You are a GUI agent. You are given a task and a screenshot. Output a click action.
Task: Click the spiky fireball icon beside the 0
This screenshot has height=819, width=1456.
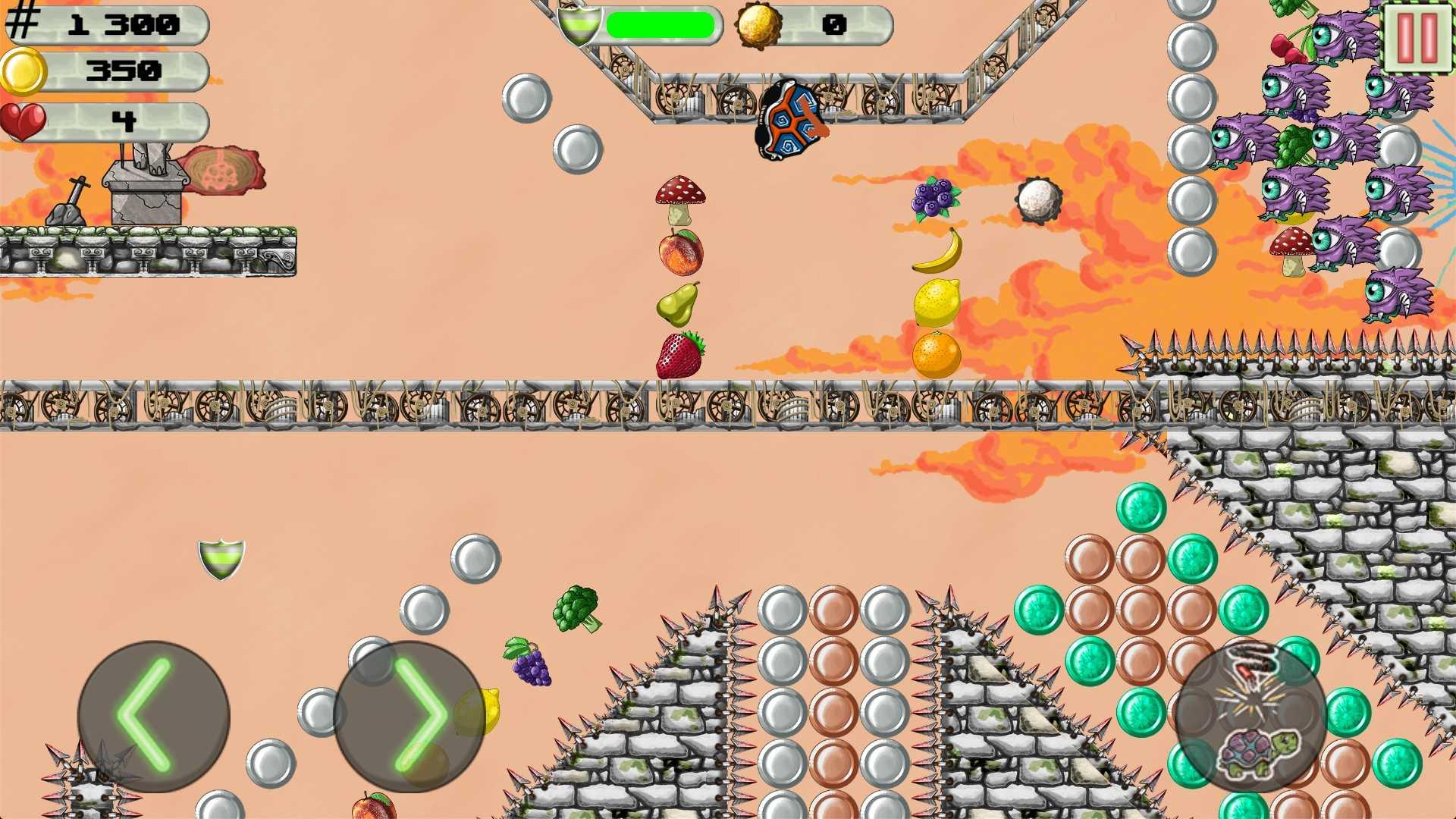[758, 25]
